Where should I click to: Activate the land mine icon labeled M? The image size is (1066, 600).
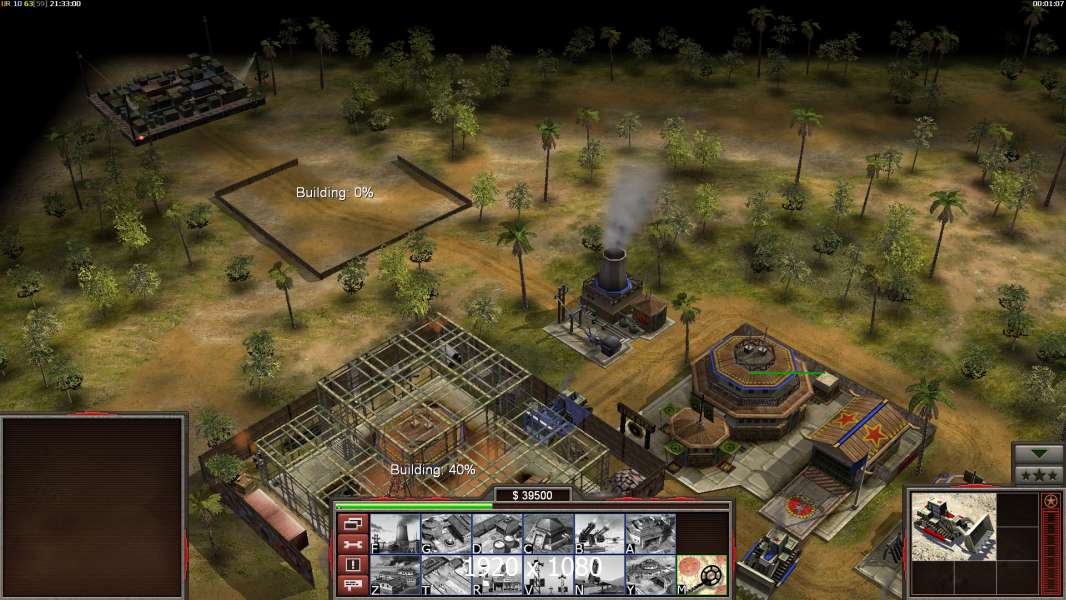pos(702,575)
